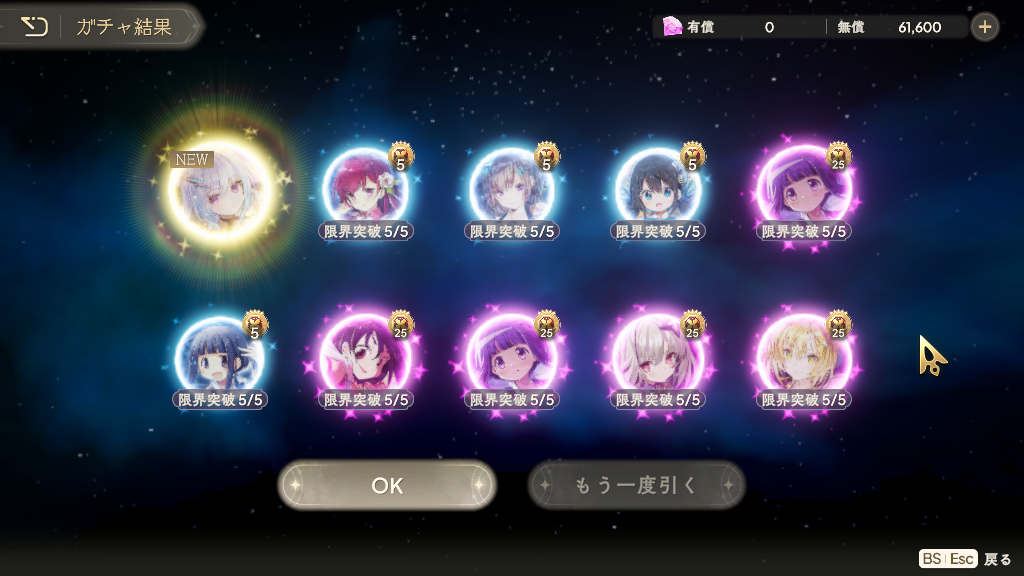View the black-haired, blue-eyed character result
This screenshot has width=1024, height=576.
658,190
